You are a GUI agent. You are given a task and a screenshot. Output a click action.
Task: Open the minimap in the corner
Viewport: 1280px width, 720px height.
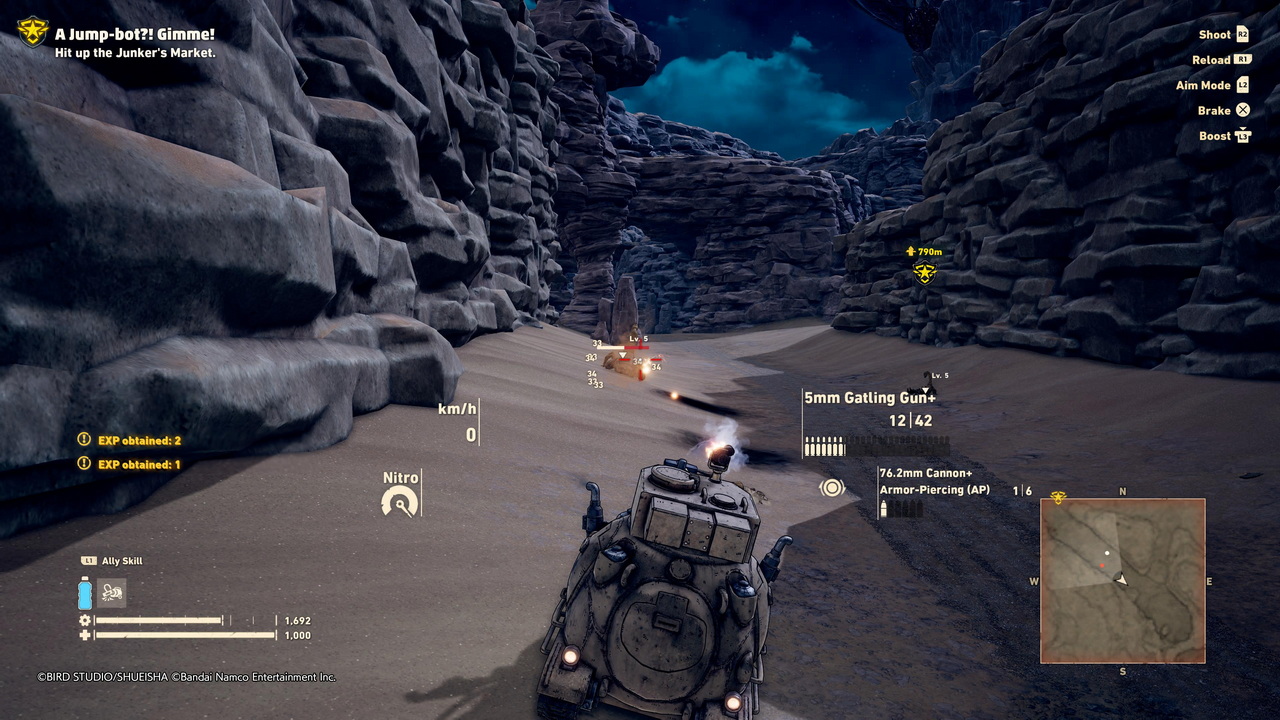tap(1122, 580)
